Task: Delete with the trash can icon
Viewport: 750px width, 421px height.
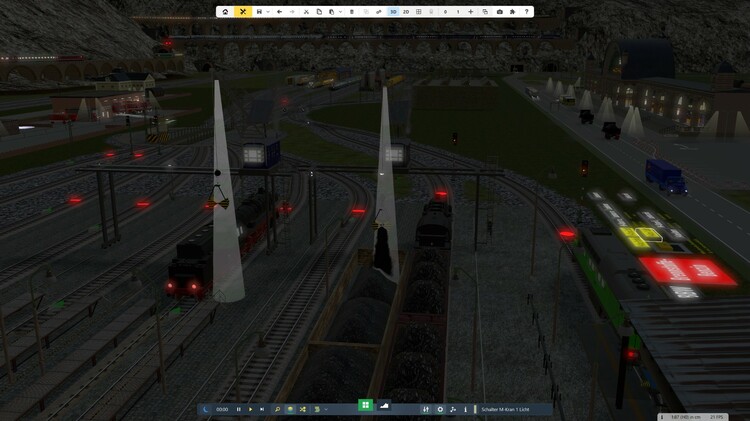Action: 351,12
